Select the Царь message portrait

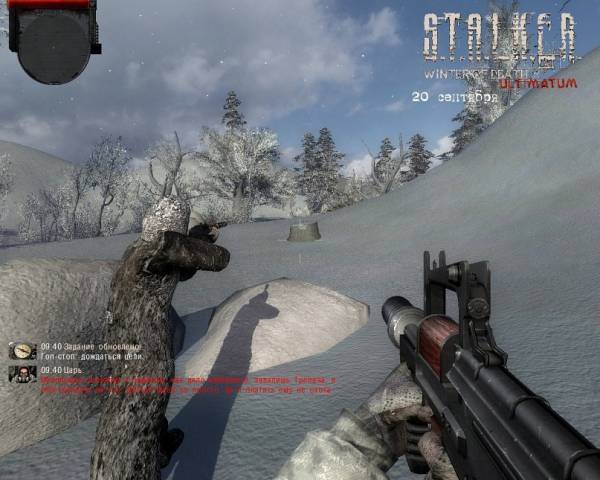click(x=22, y=374)
